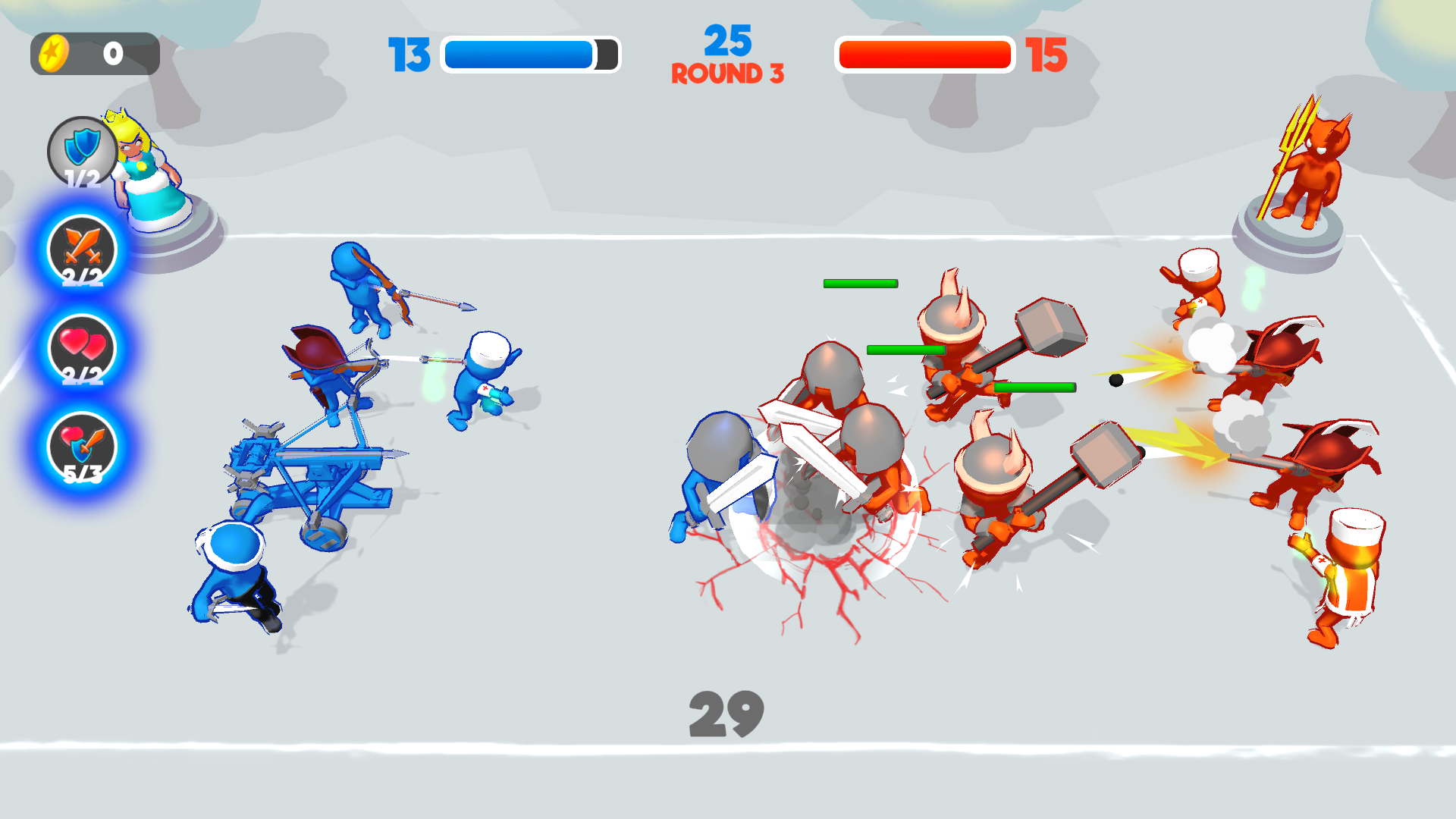
Task: Expand the coin counter panel
Action: pyautogui.click(x=95, y=52)
